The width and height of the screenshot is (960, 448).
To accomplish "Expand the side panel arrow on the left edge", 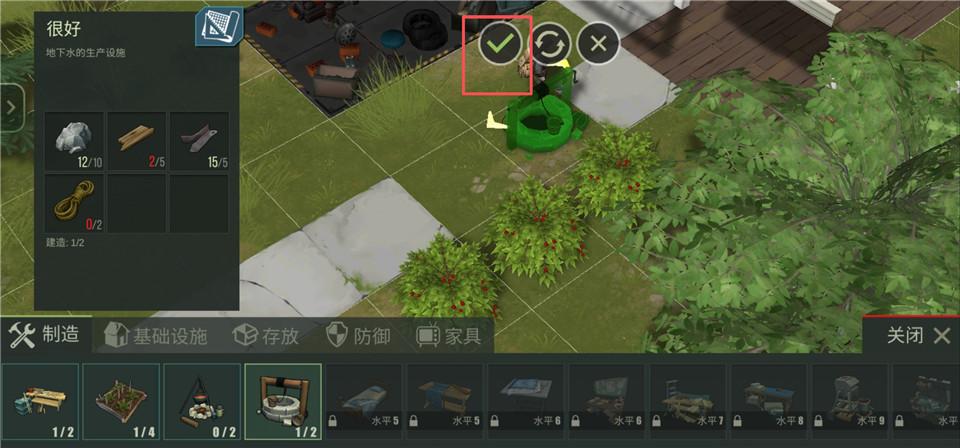I will [12, 107].
